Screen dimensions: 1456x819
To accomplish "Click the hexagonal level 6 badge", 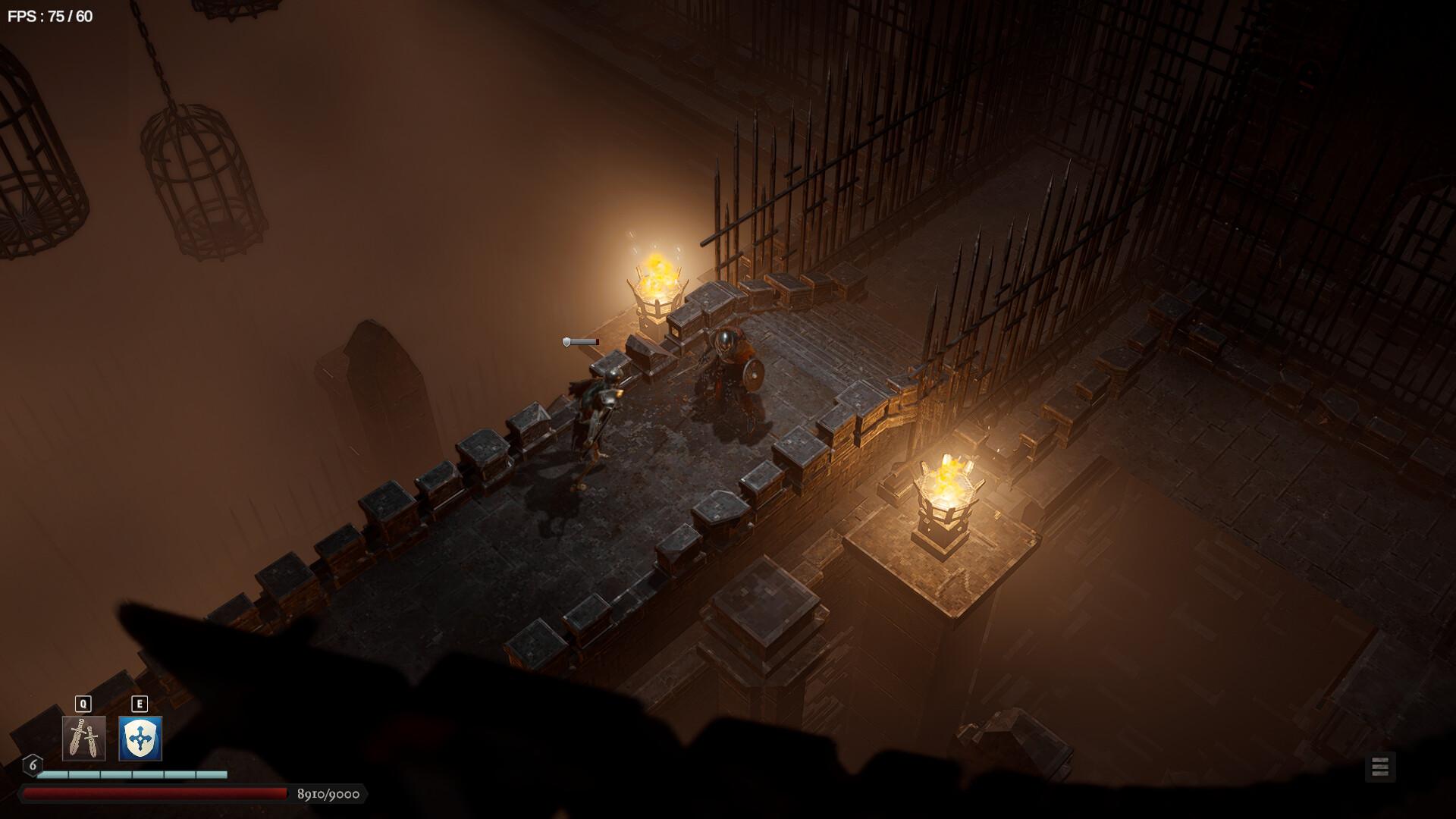I will [x=32, y=765].
